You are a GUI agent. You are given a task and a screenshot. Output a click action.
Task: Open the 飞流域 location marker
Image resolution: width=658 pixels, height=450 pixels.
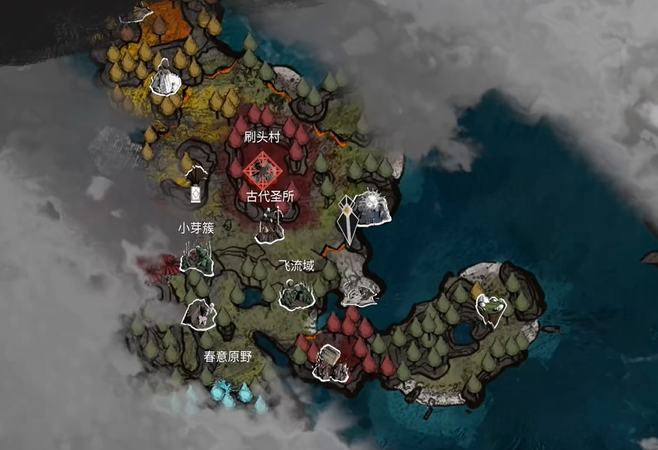tap(295, 292)
